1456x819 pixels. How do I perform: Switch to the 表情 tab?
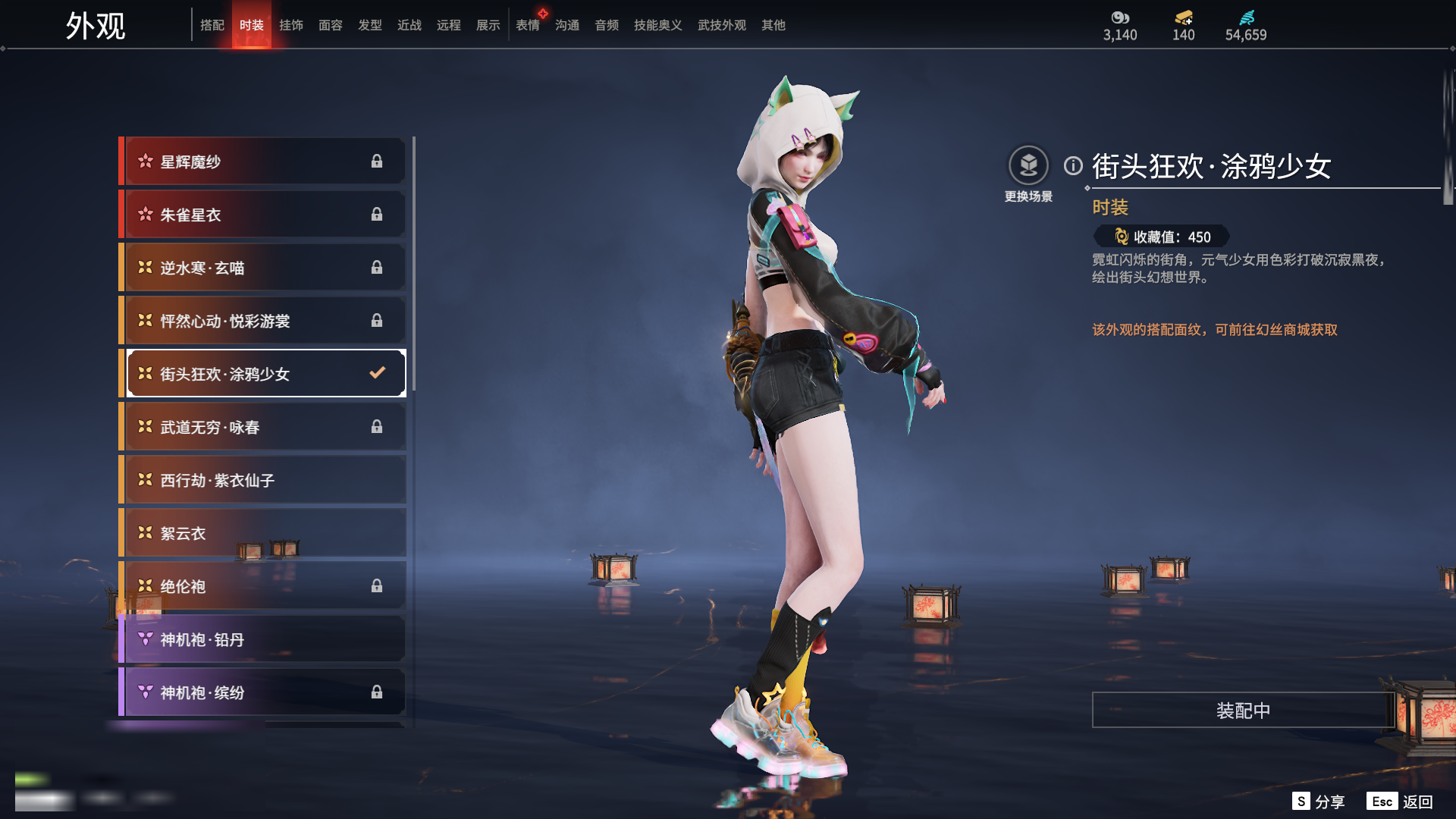pyautogui.click(x=528, y=25)
